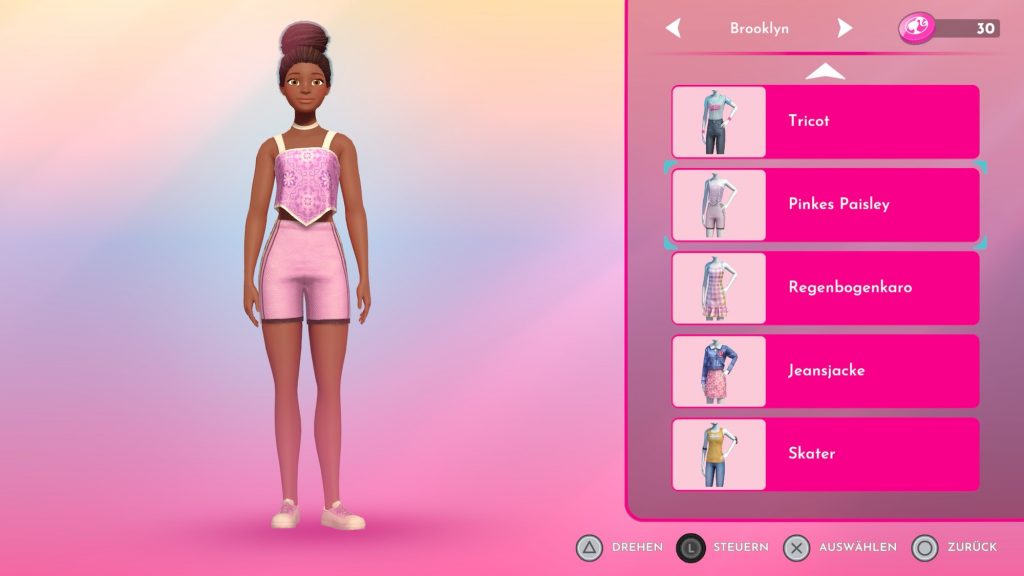This screenshot has height=576, width=1024.
Task: Select the Jeansjacke outfit
Action: click(825, 370)
